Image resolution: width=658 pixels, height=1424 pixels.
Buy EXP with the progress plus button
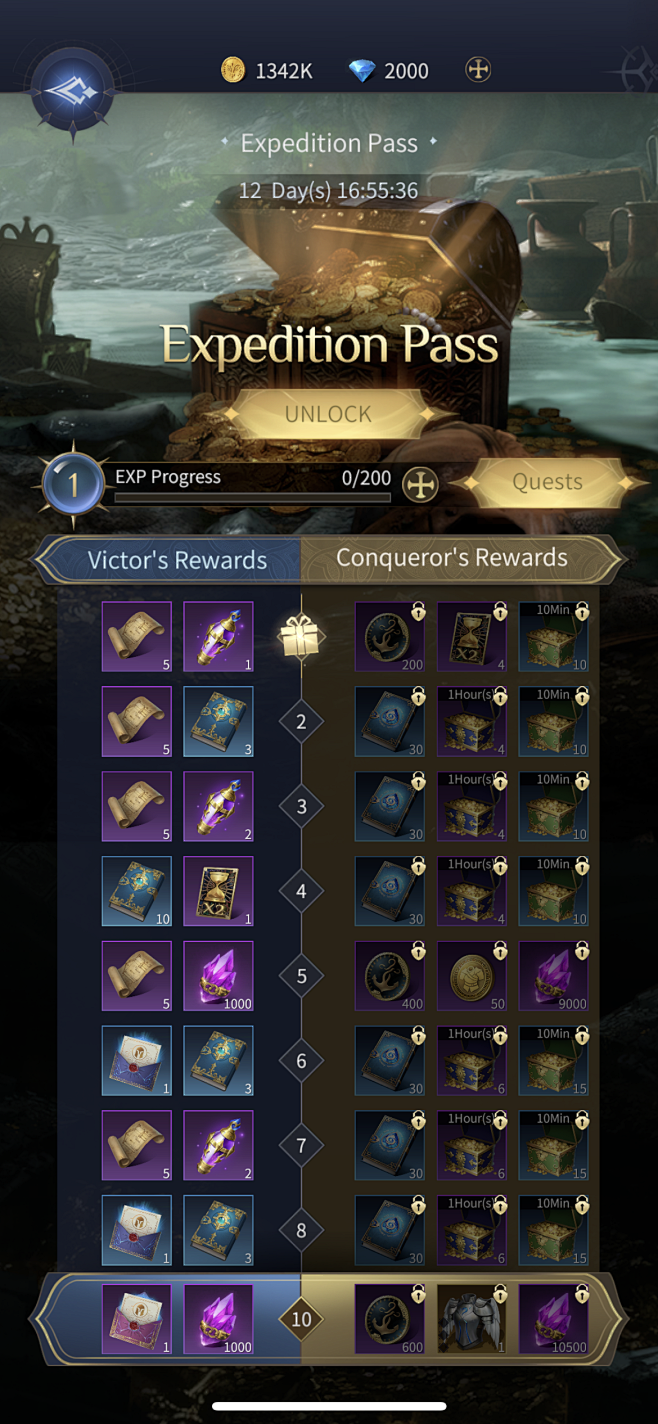(420, 485)
